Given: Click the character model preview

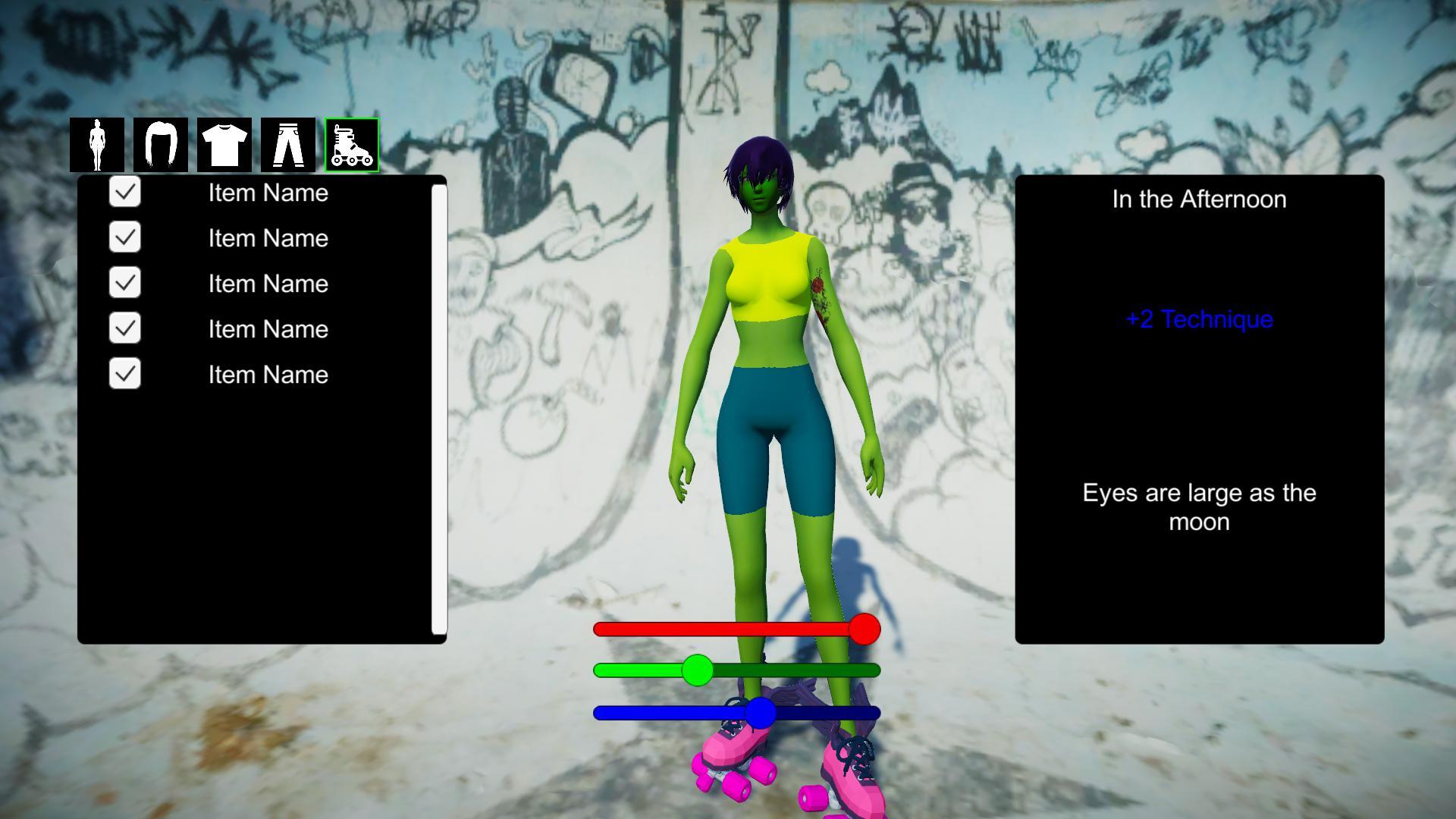Looking at the screenshot, I should (766, 341).
